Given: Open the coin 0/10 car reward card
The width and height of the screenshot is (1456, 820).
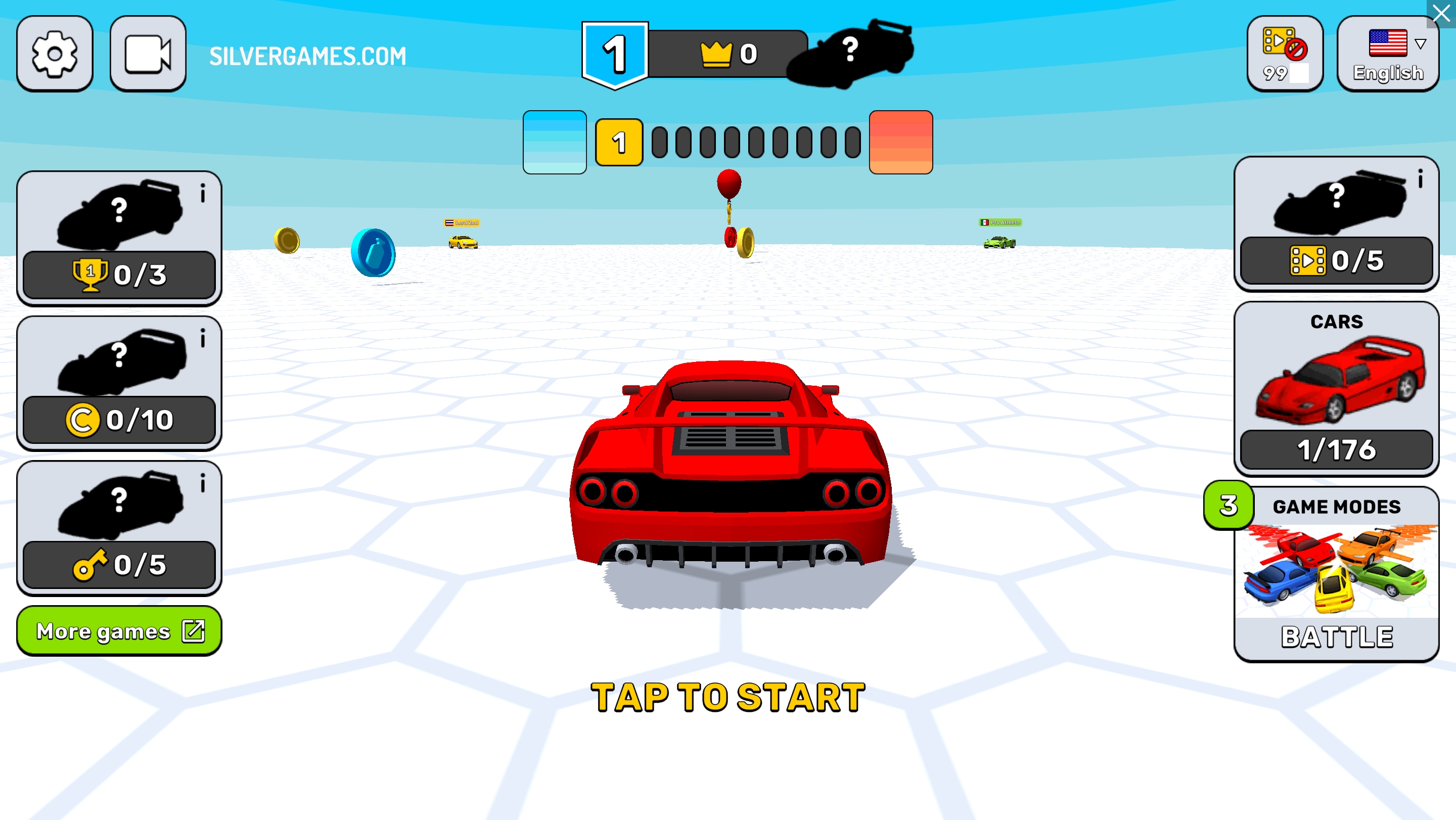Looking at the screenshot, I should click(x=119, y=383).
